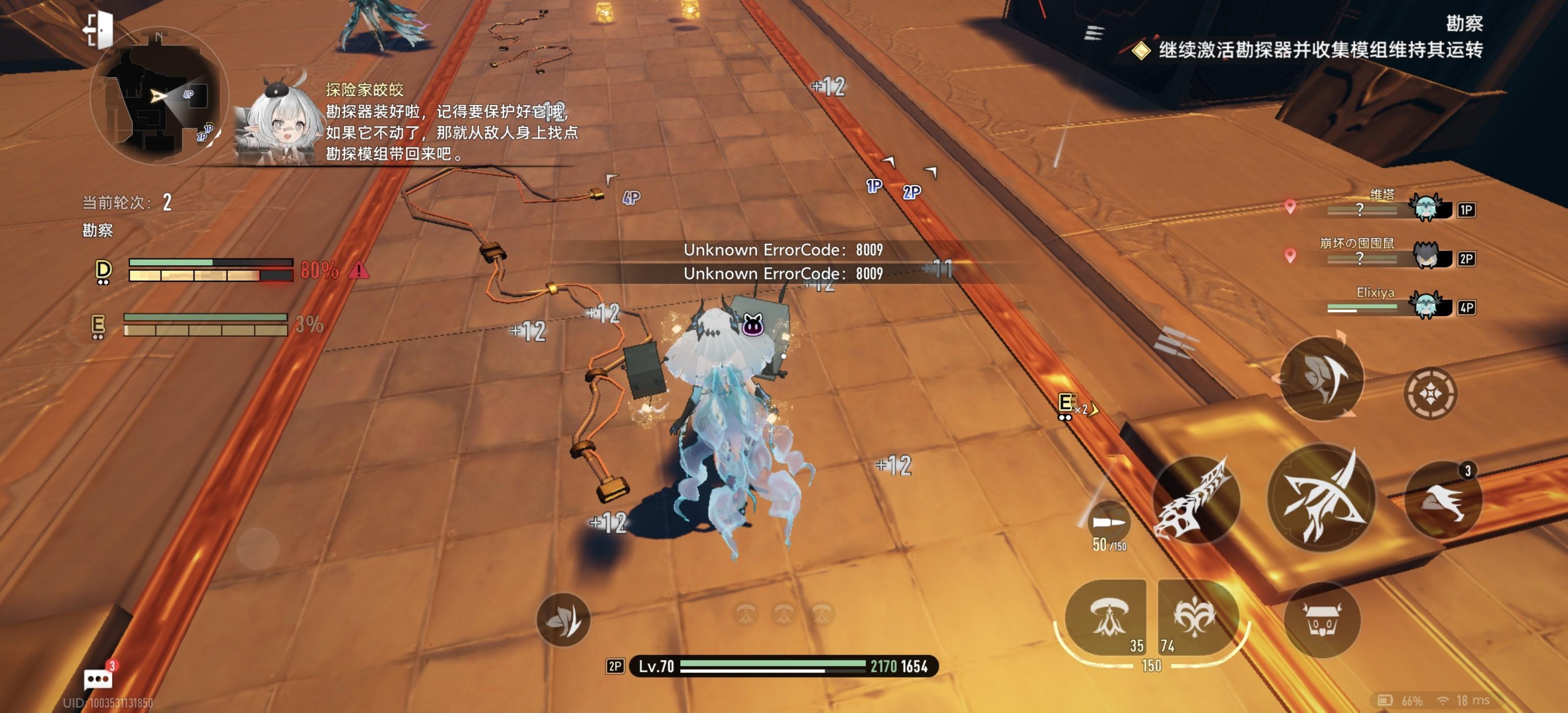
Task: Open the chat message bubble
Action: 98,678
